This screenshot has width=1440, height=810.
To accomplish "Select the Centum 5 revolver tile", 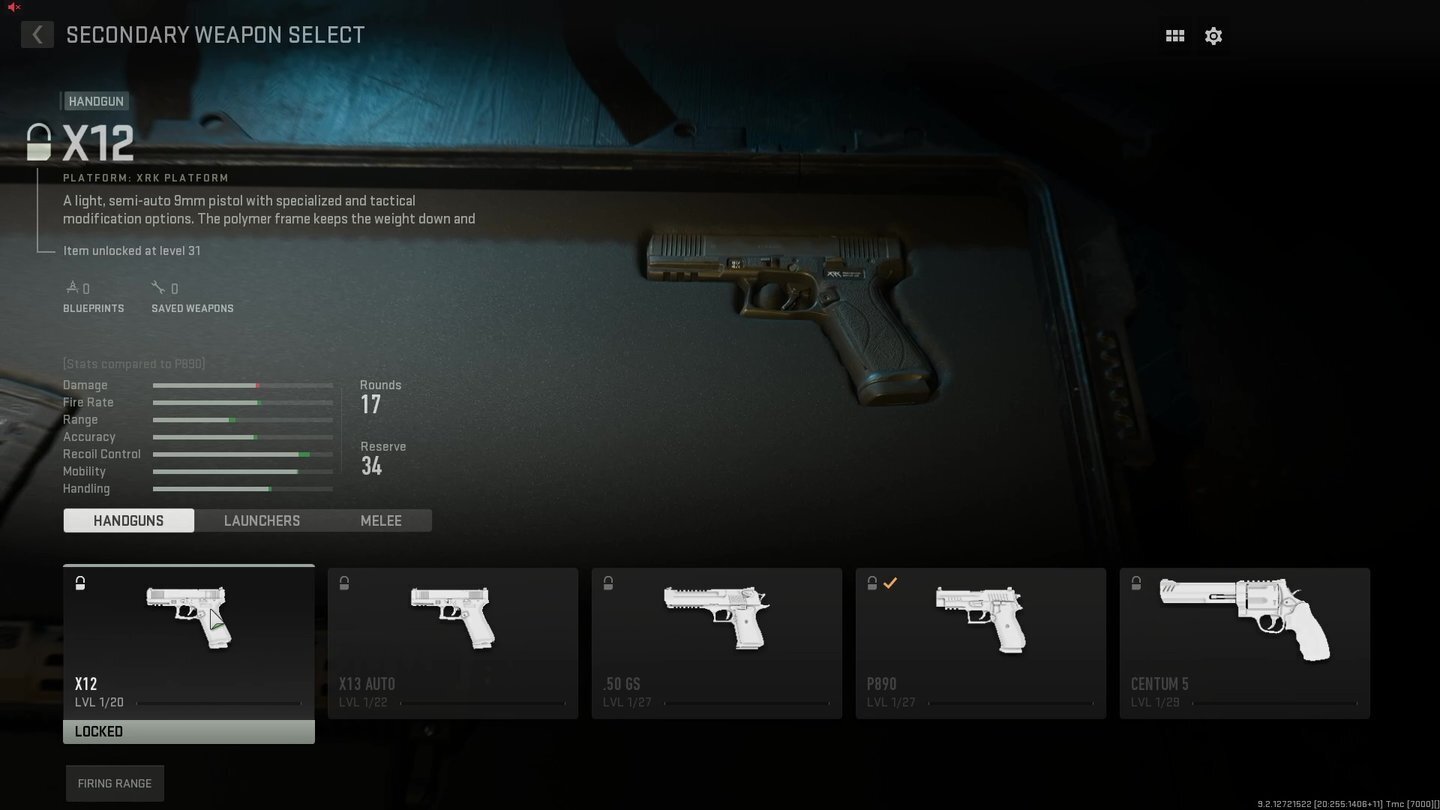I will [1245, 642].
